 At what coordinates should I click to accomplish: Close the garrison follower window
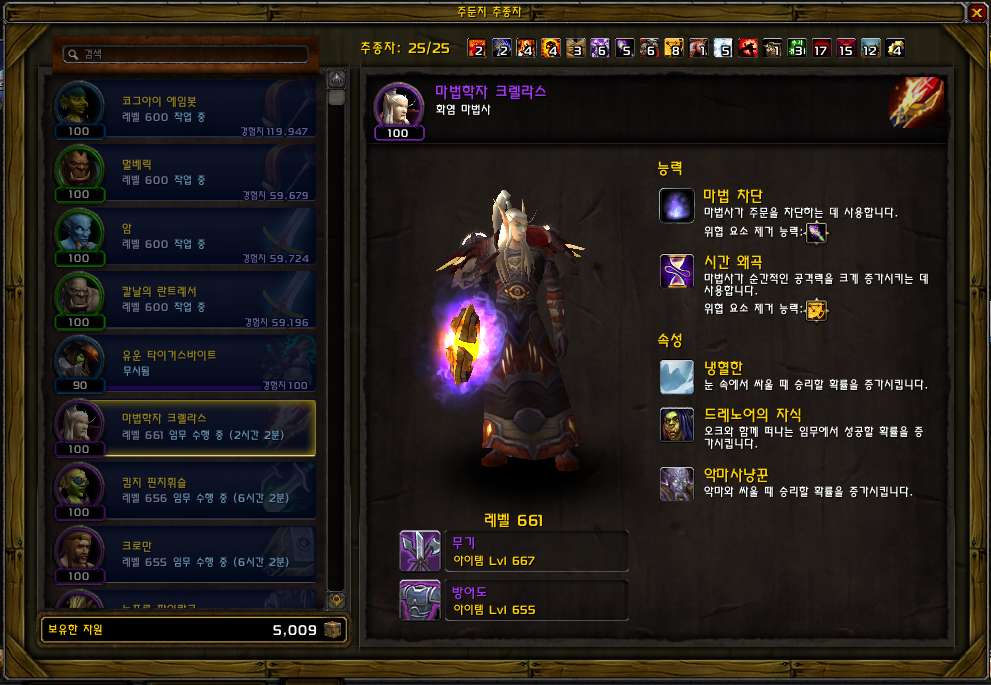976,13
